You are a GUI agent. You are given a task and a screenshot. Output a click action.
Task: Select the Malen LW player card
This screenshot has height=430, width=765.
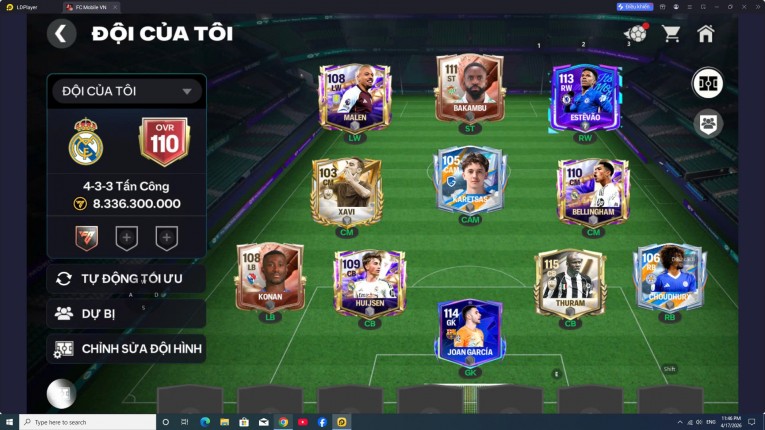(354, 97)
